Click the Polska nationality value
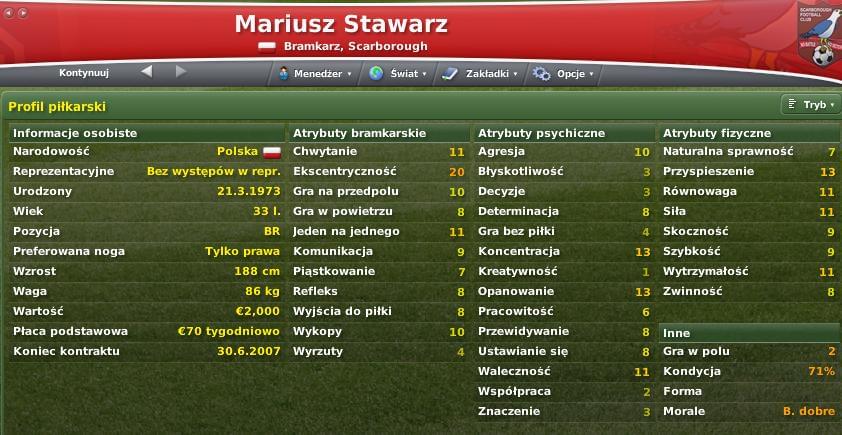Screen dimensions: 842x435 [236, 151]
